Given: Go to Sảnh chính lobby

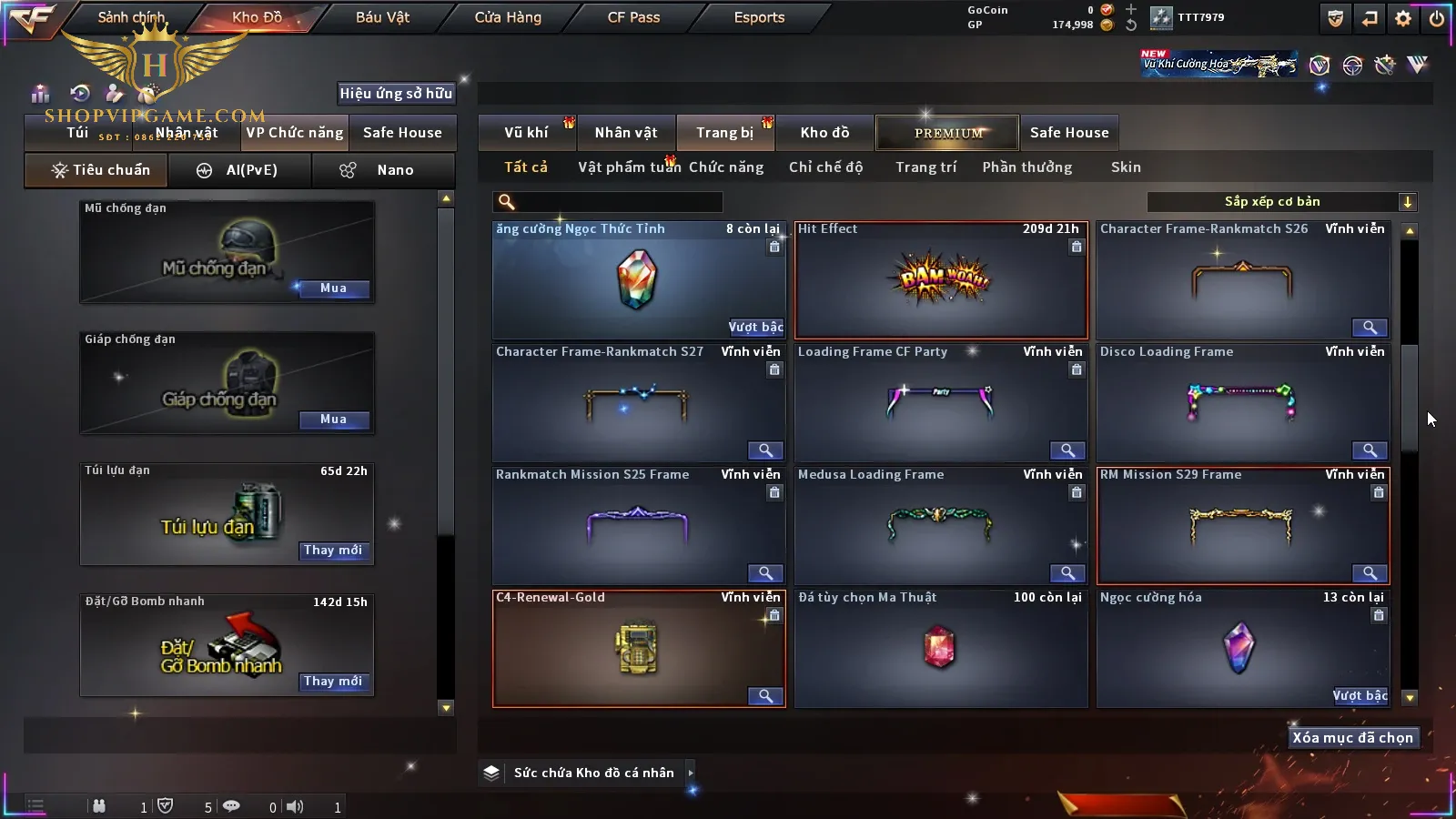Looking at the screenshot, I should [131, 17].
